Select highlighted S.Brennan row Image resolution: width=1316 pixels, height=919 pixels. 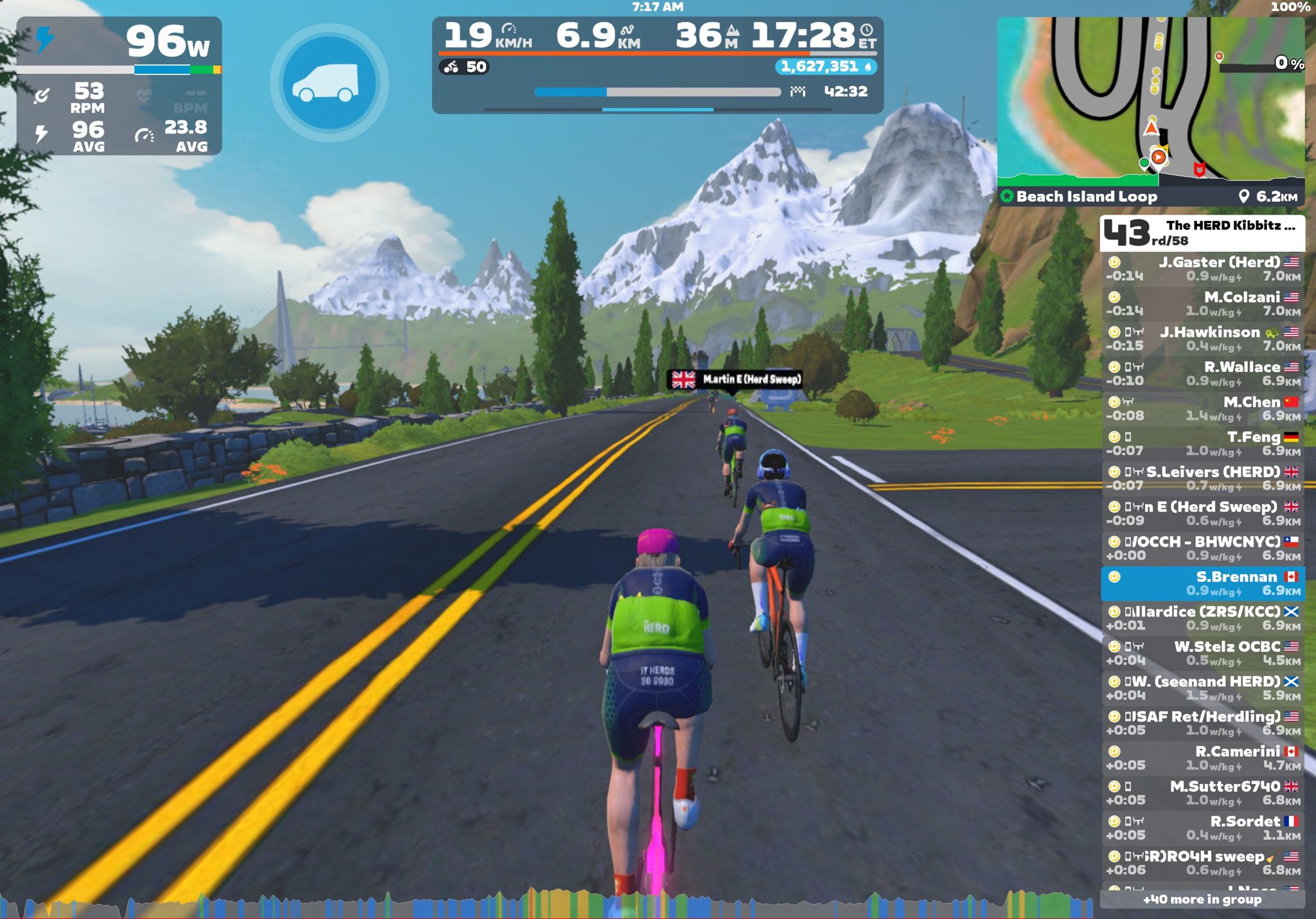point(1202,583)
